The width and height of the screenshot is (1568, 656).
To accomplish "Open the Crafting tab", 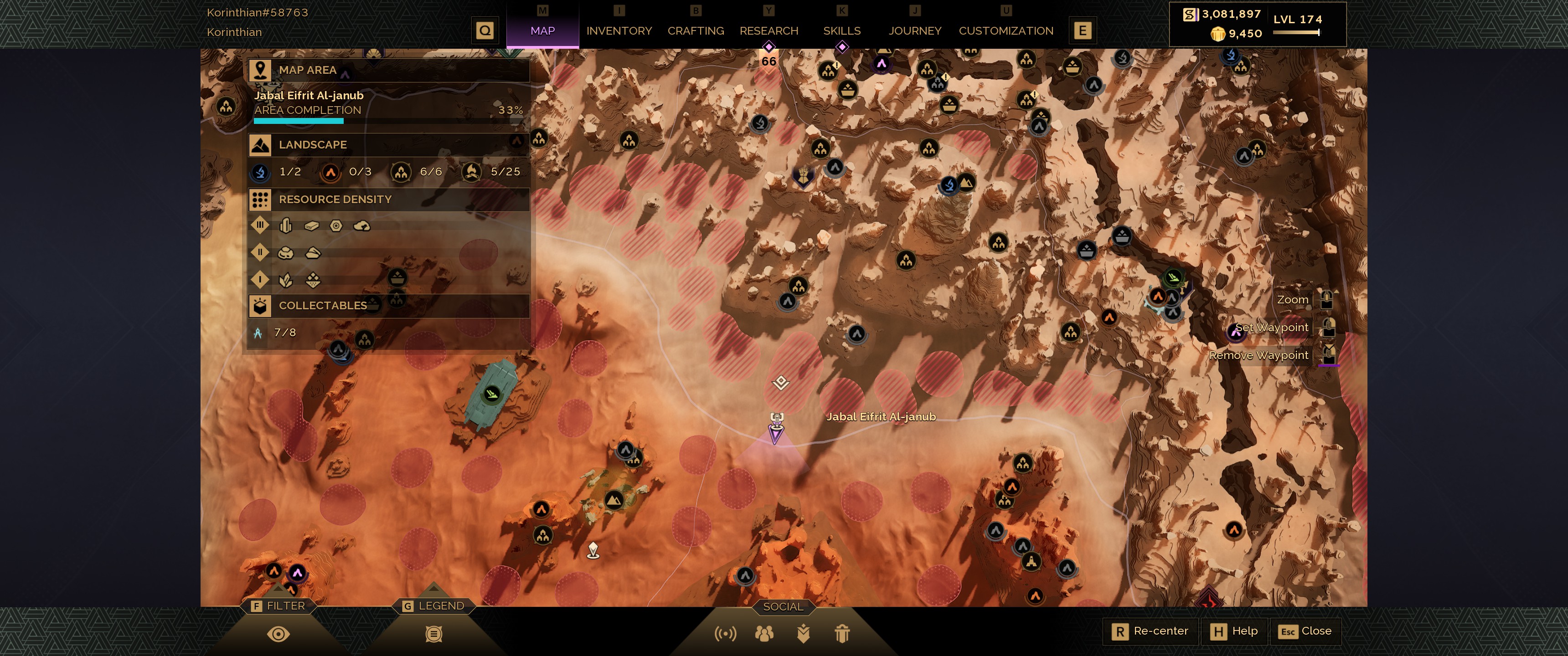I will (x=695, y=31).
